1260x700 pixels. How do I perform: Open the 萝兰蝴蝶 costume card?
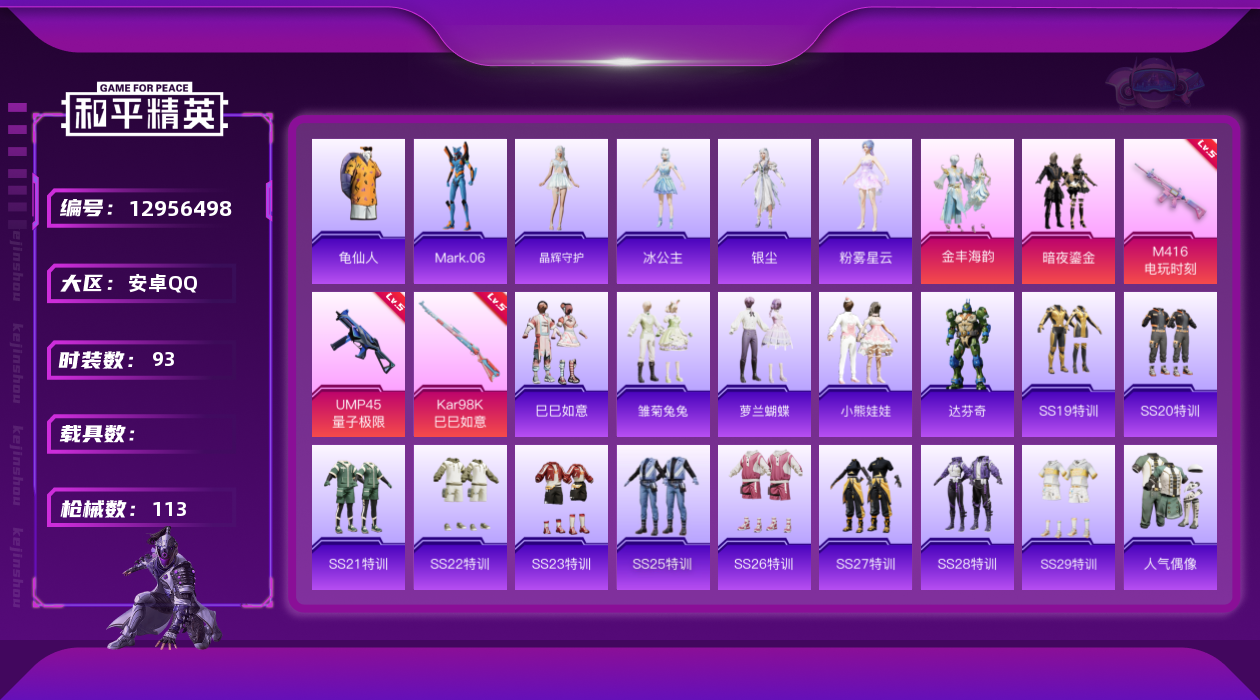[x=764, y=364]
